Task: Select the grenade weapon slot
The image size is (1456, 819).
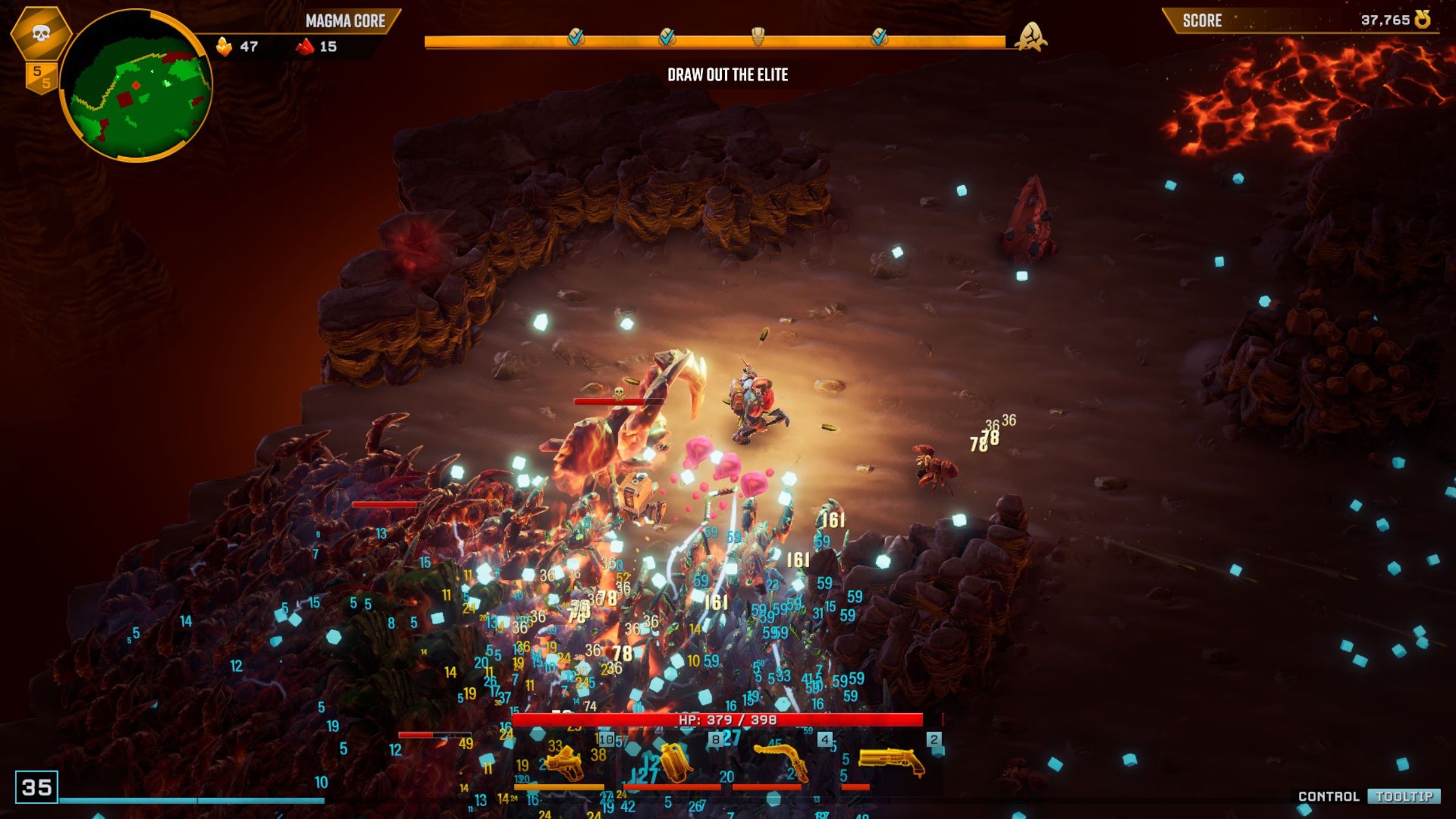Action: click(673, 763)
